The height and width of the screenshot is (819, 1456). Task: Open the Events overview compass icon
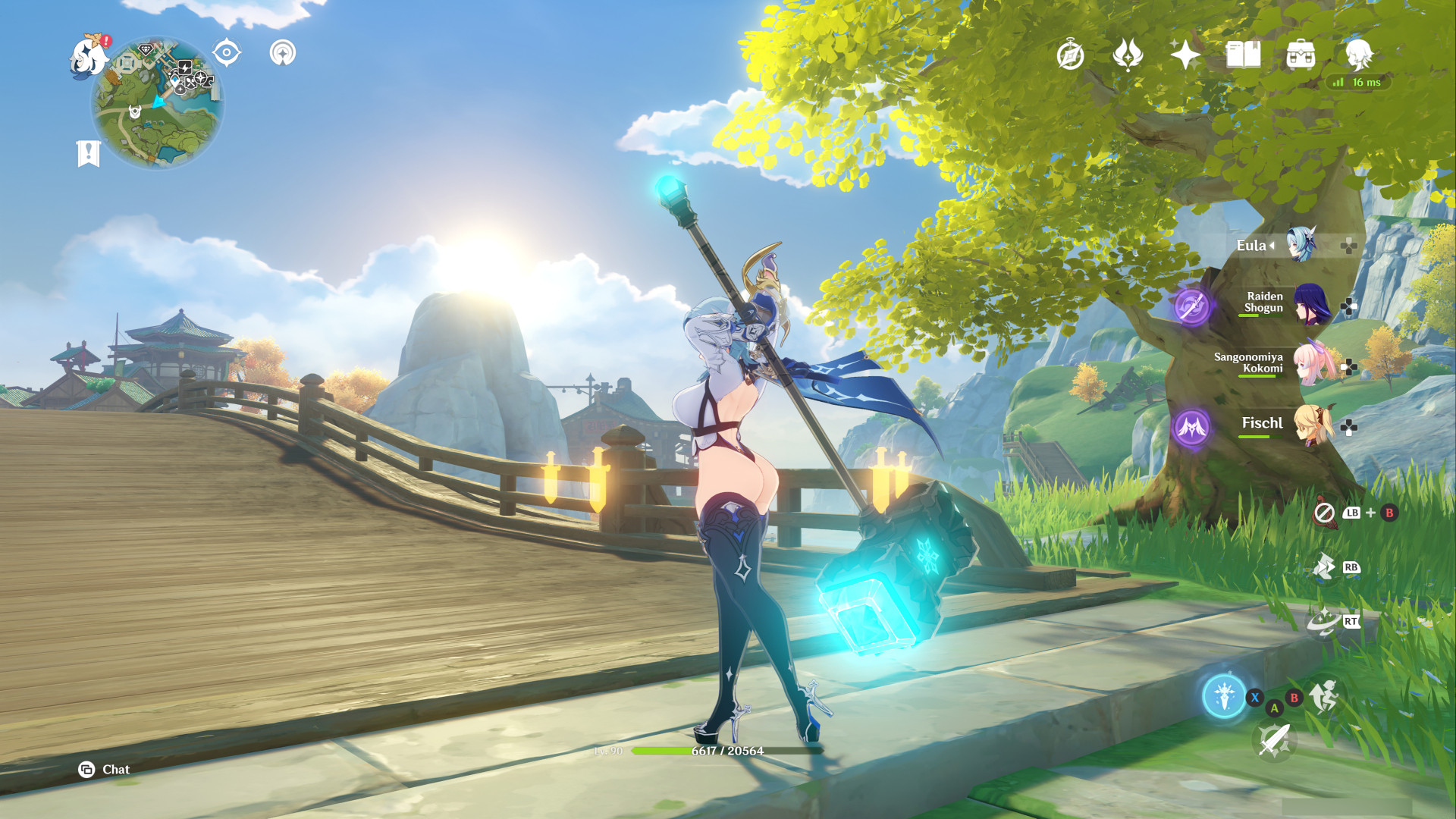[x=1069, y=55]
